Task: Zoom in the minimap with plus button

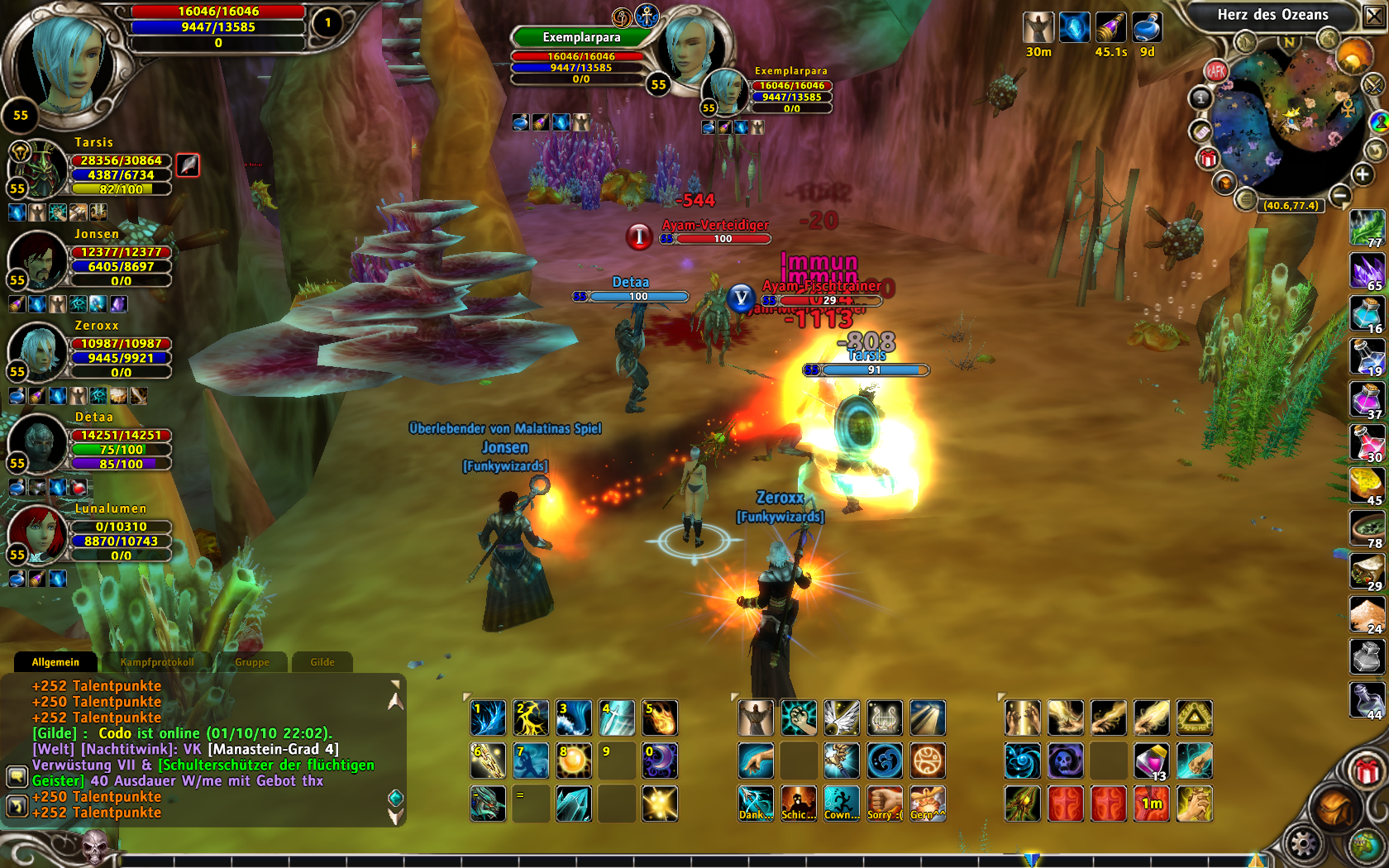Action: coord(1363,174)
